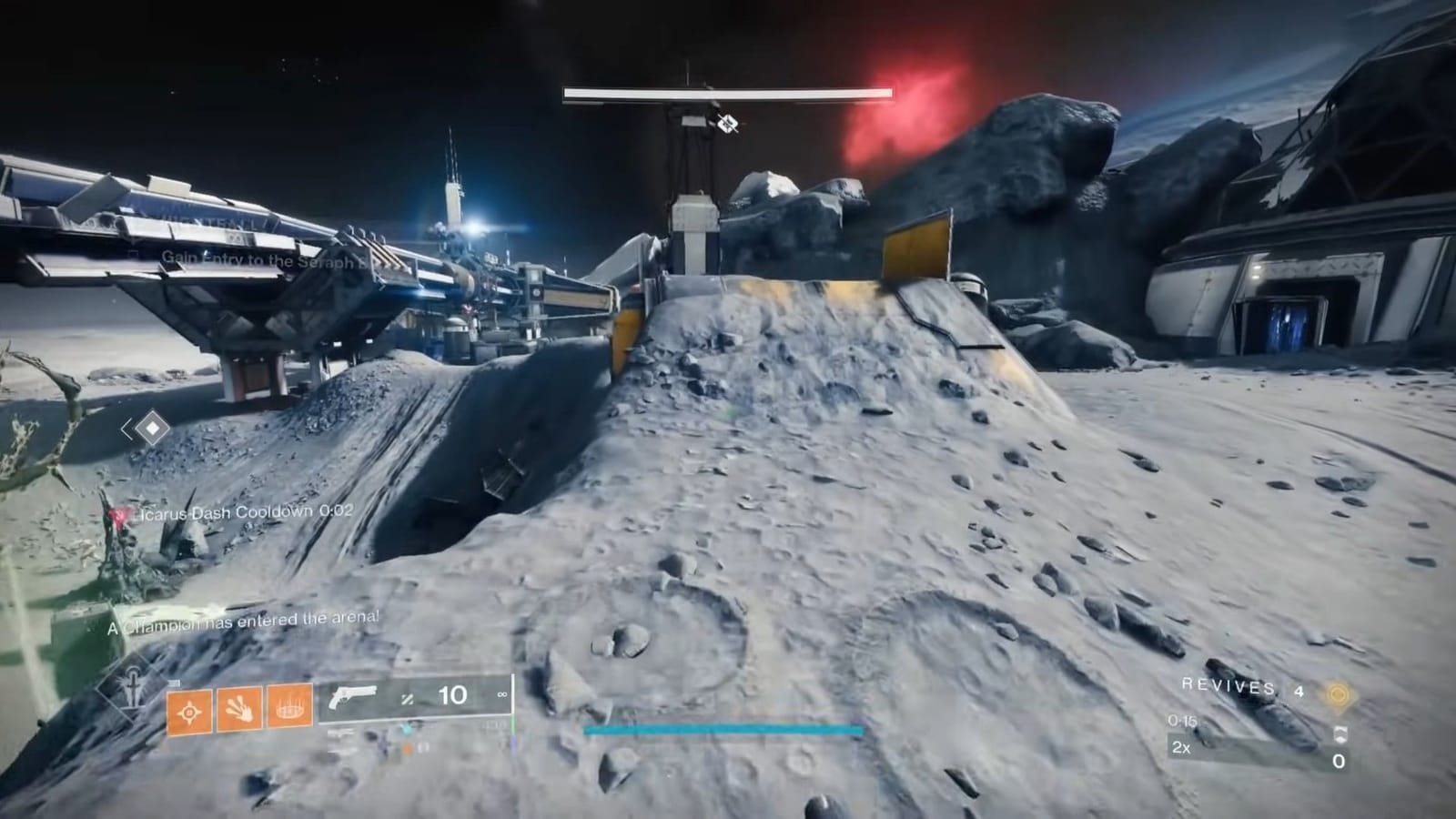Click the 2x score multiplier label

tap(1181, 749)
